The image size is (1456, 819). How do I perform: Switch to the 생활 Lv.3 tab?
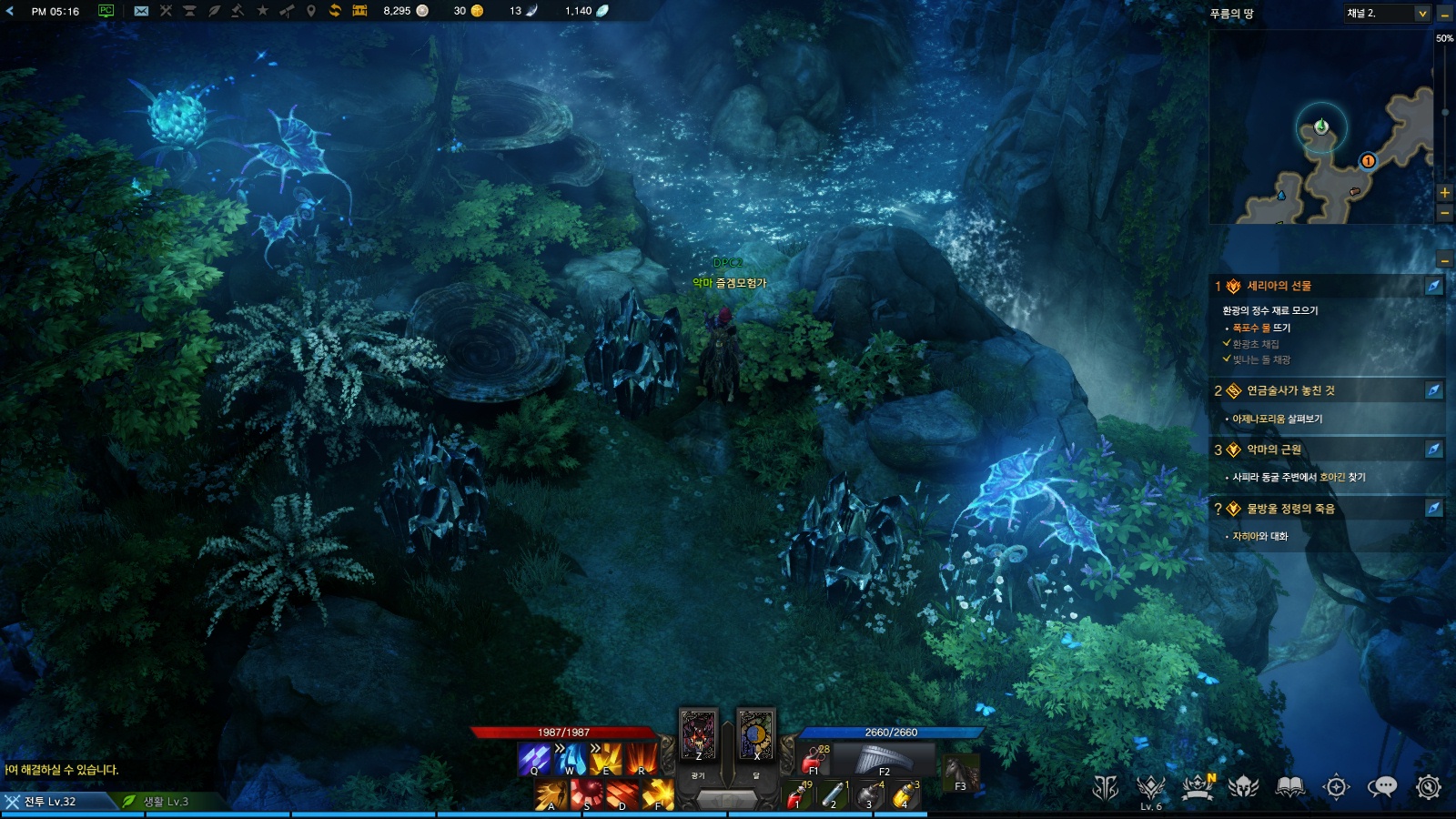coord(165,802)
